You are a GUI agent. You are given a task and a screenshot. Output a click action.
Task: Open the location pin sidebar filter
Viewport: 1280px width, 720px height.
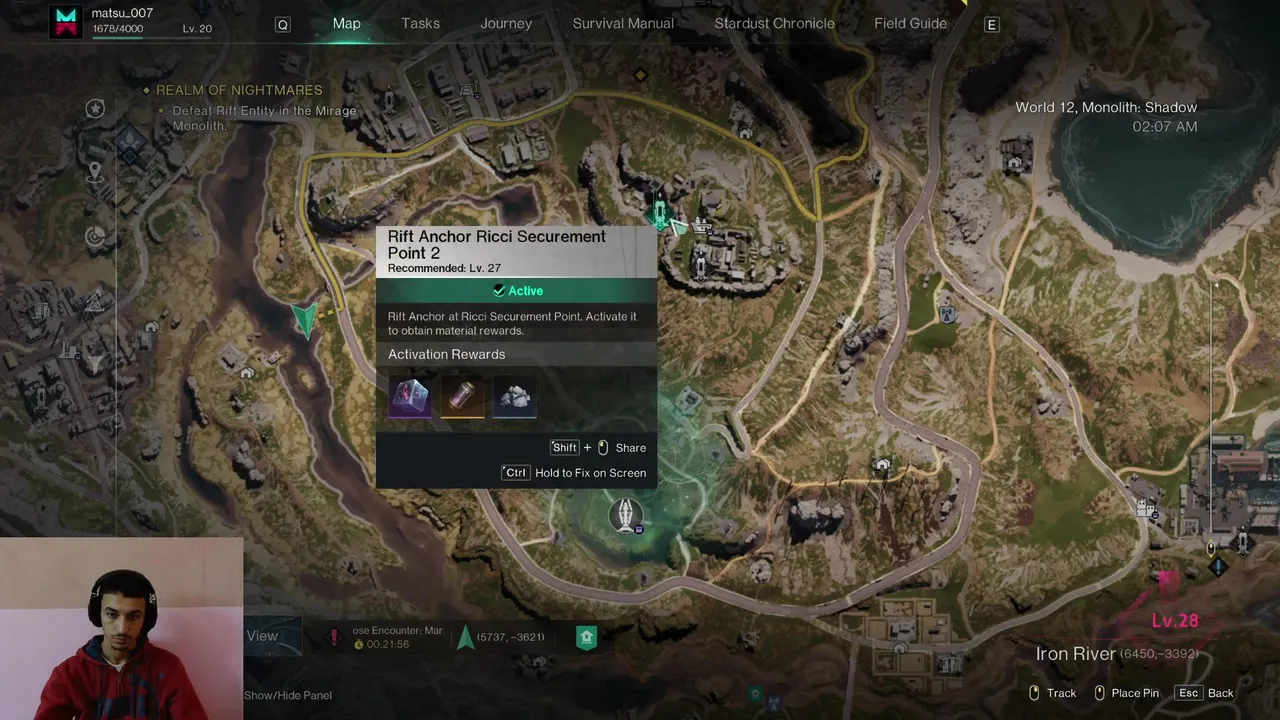click(95, 172)
